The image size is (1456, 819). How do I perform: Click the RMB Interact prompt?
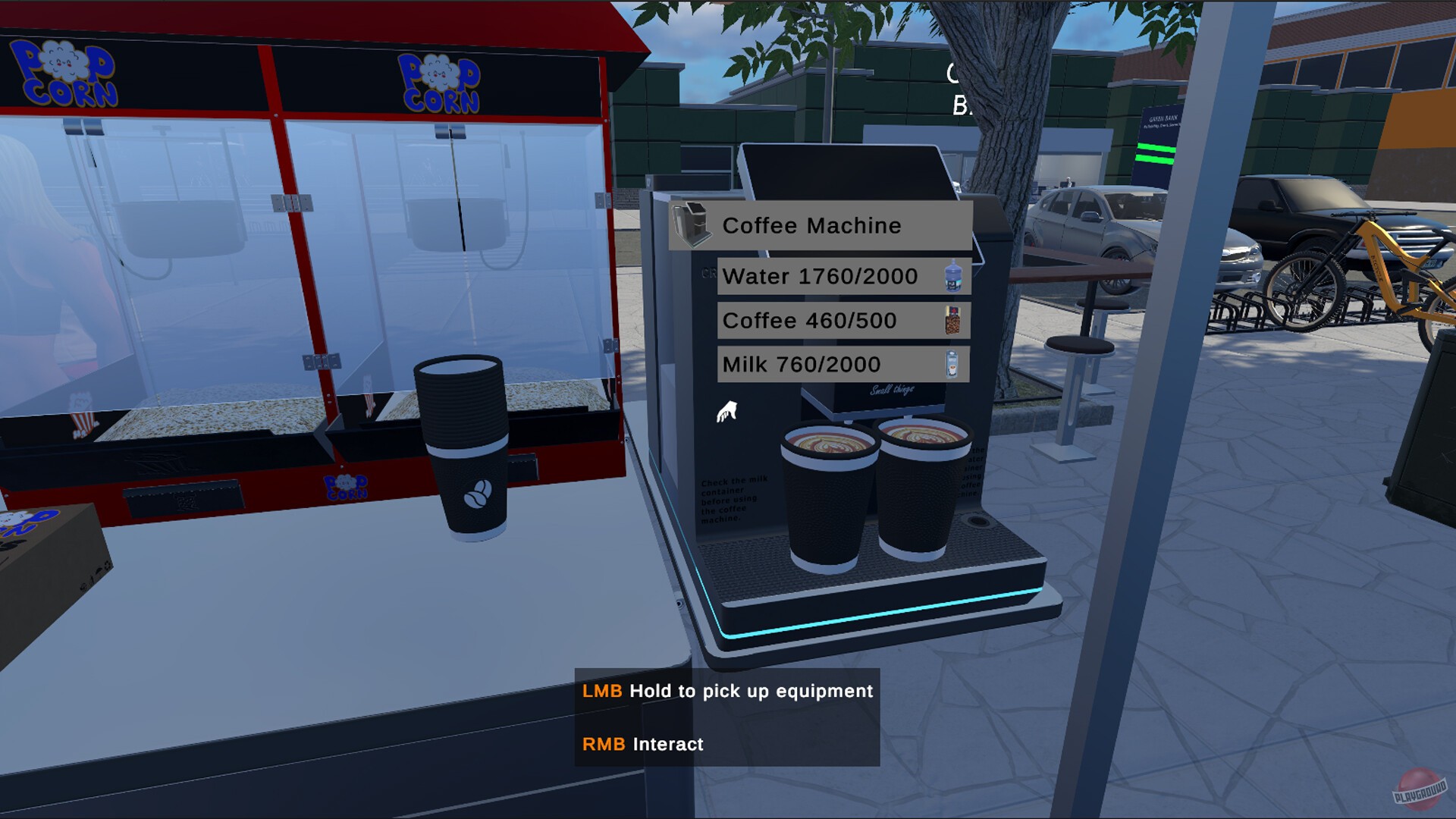(642, 744)
